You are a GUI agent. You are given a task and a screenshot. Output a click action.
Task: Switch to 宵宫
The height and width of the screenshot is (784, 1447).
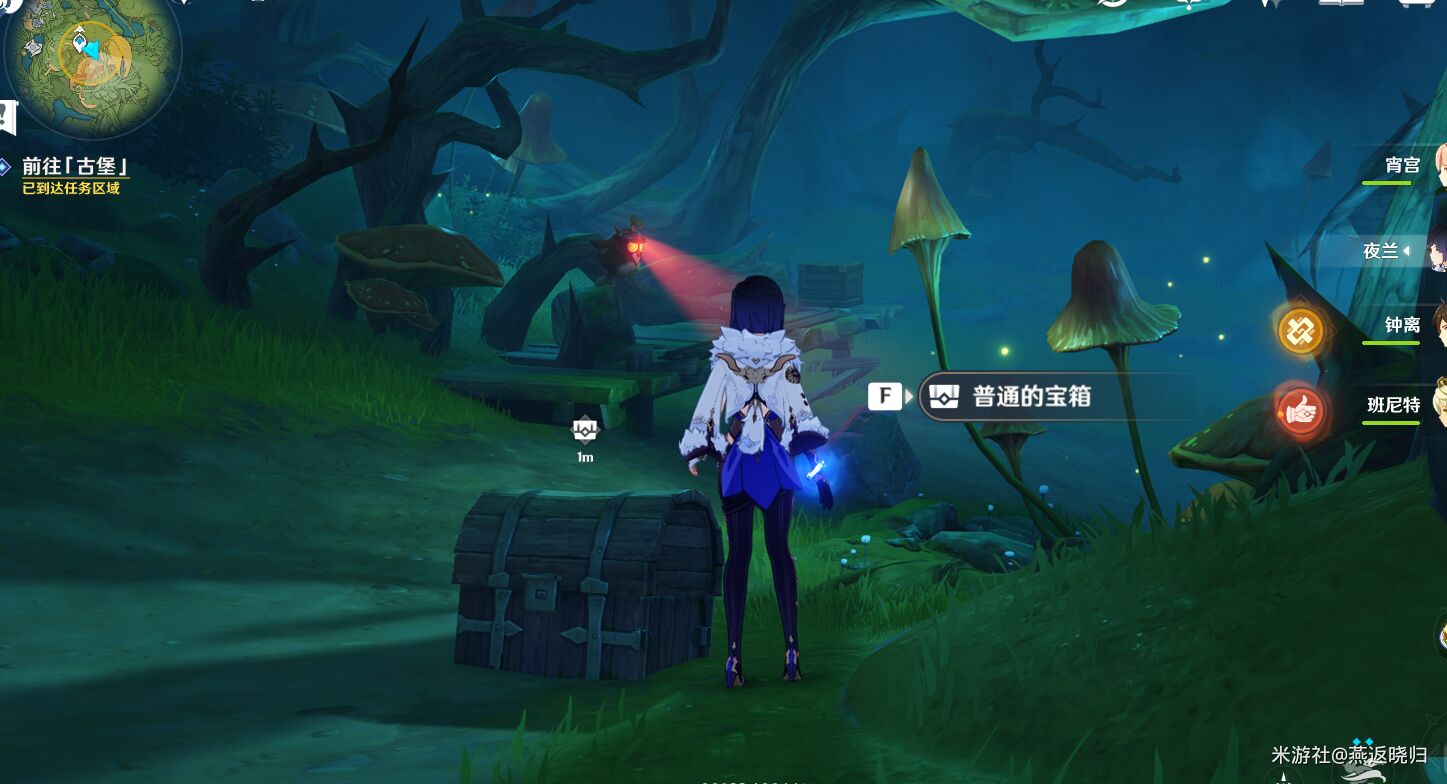point(1400,164)
